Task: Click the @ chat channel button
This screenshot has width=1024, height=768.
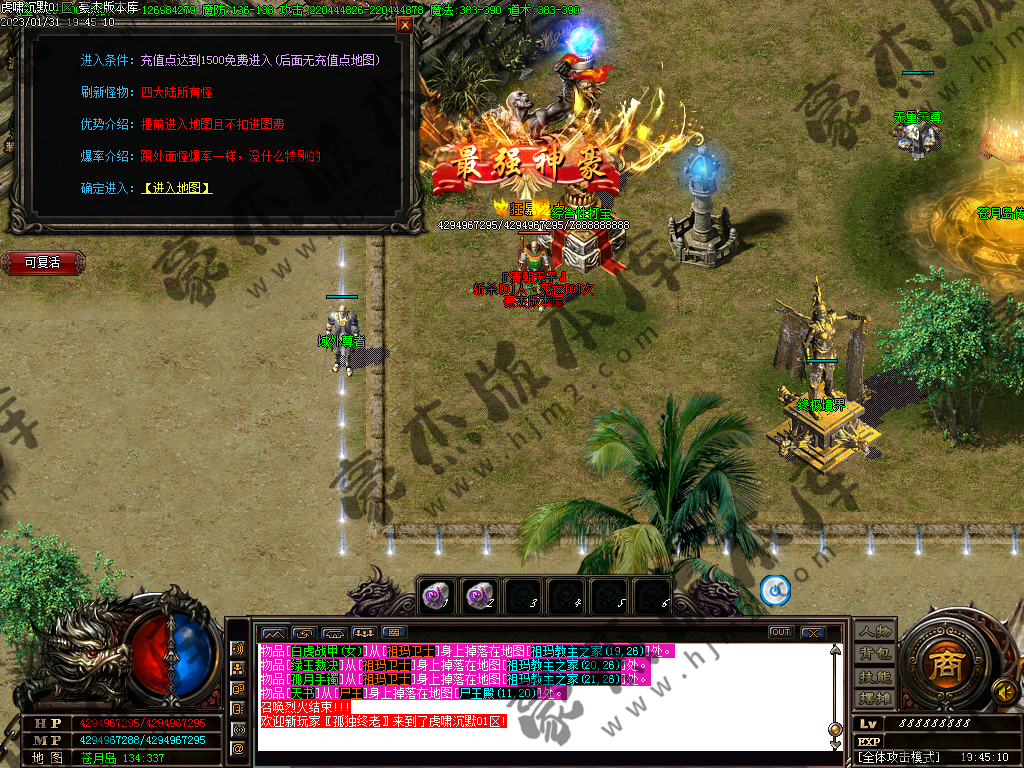Action: pyautogui.click(x=238, y=748)
